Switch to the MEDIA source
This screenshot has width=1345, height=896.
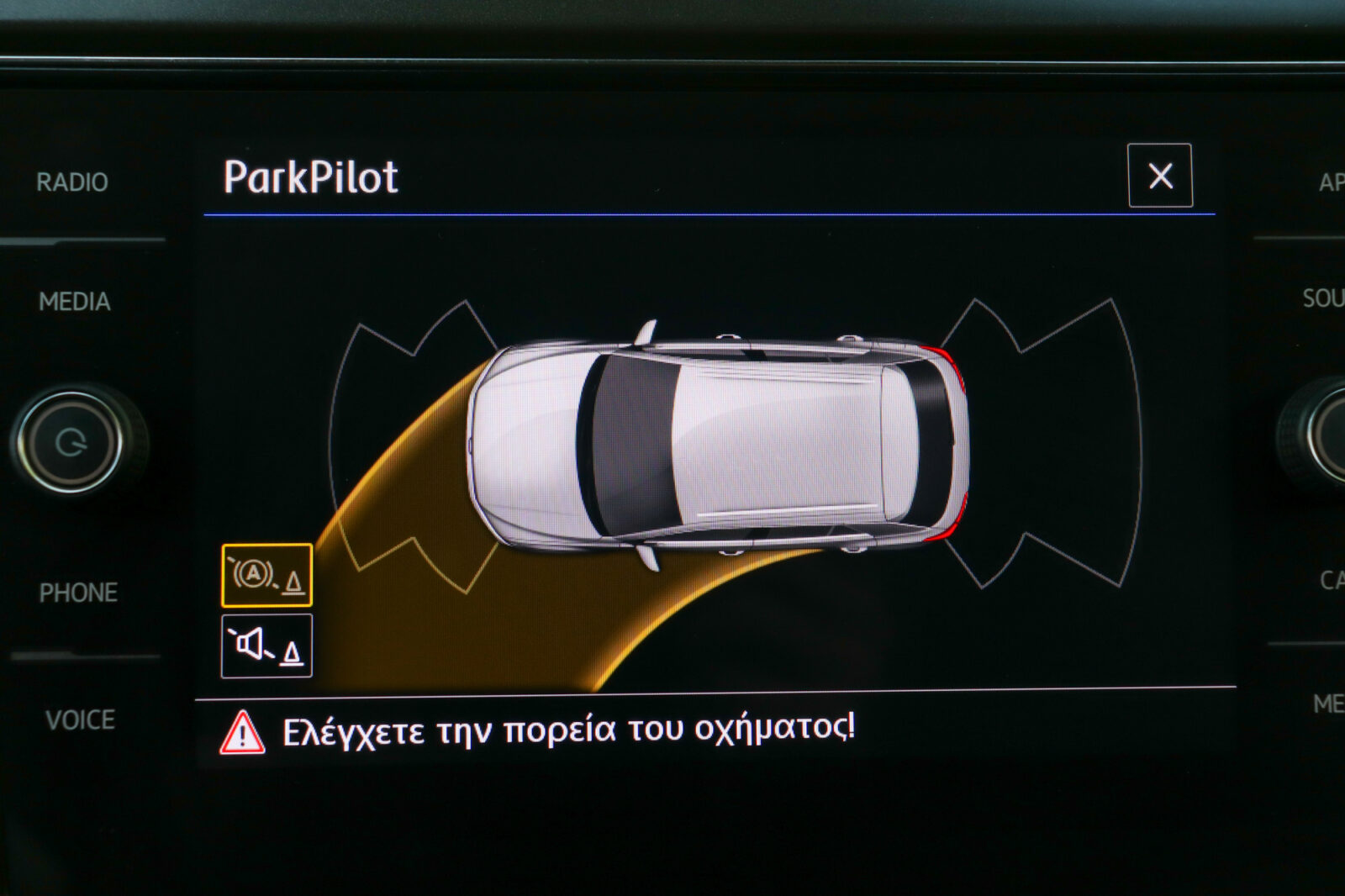click(74, 302)
